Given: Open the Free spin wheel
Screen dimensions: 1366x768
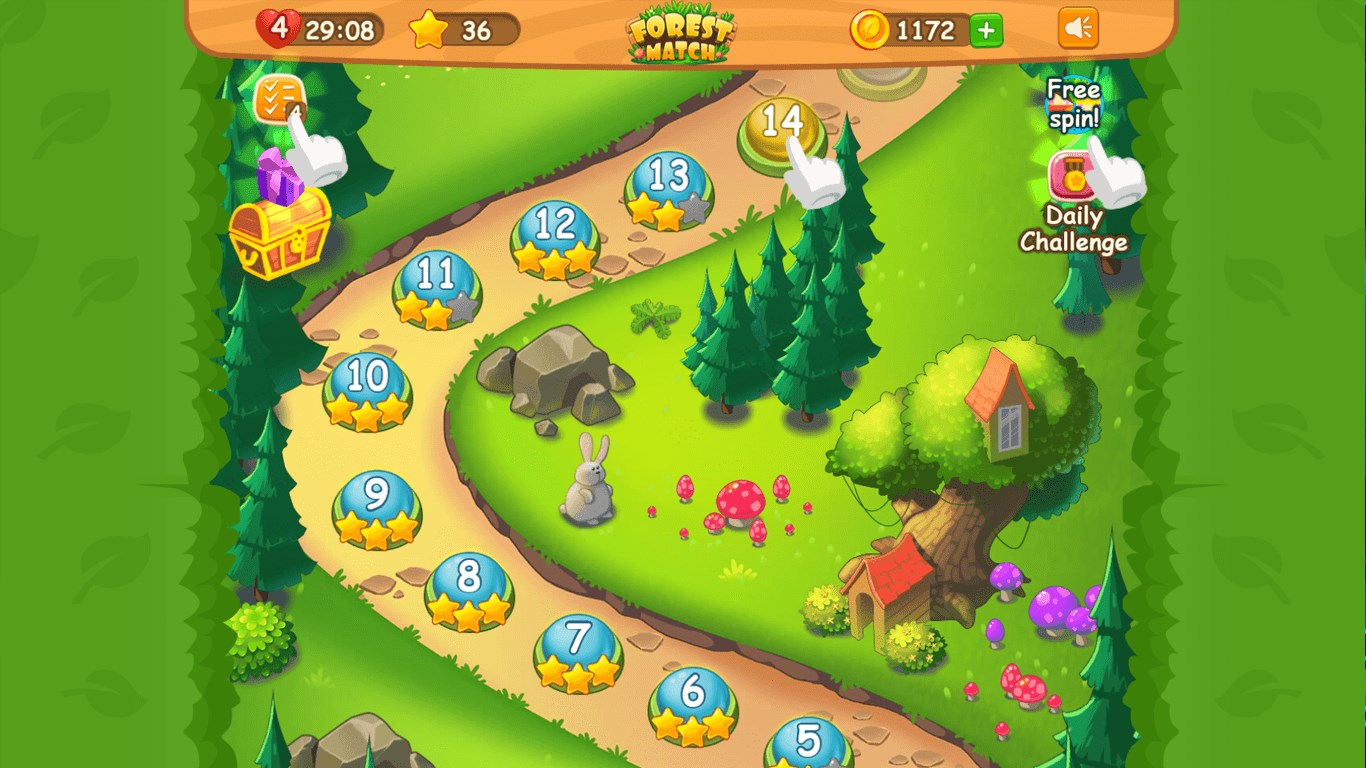Looking at the screenshot, I should [x=1072, y=104].
